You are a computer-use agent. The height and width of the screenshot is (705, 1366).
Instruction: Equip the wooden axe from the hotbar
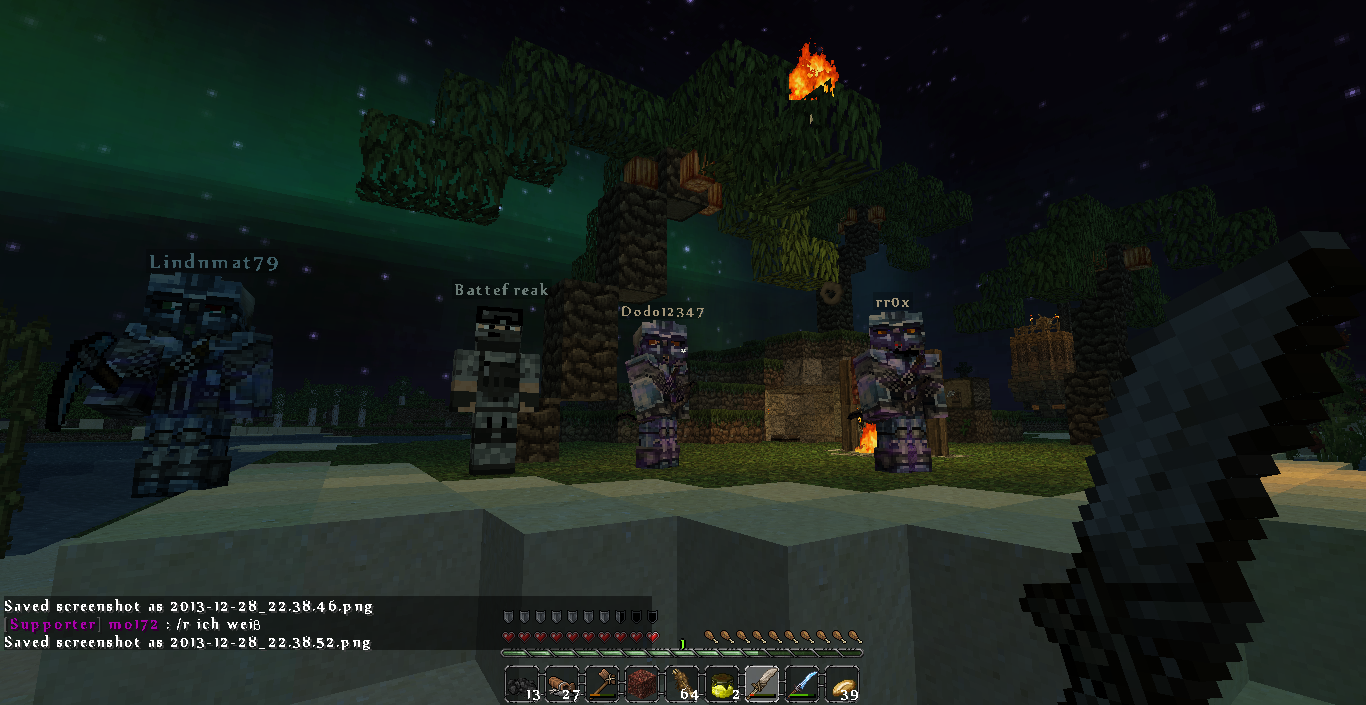coord(602,684)
